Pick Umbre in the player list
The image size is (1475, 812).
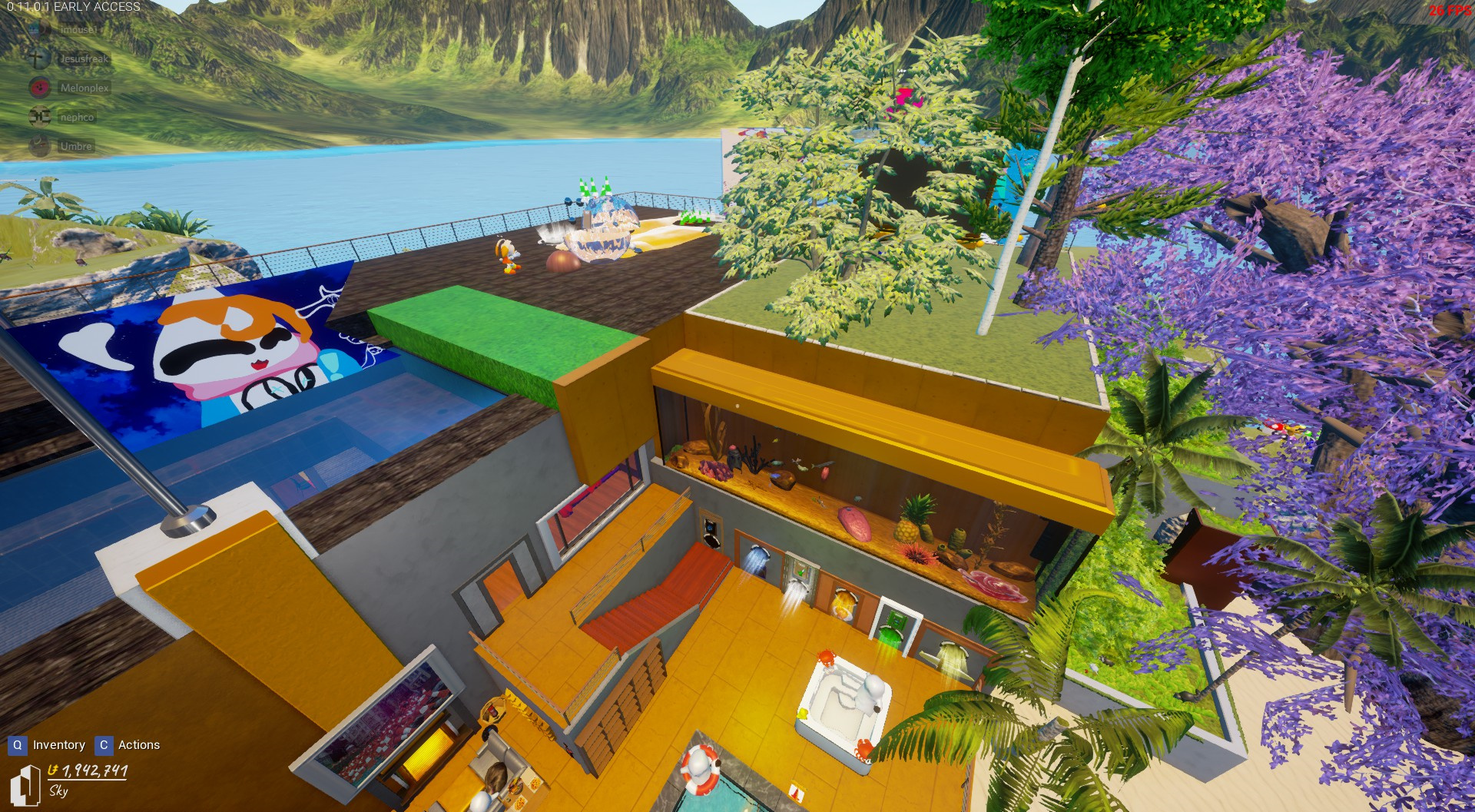point(75,147)
